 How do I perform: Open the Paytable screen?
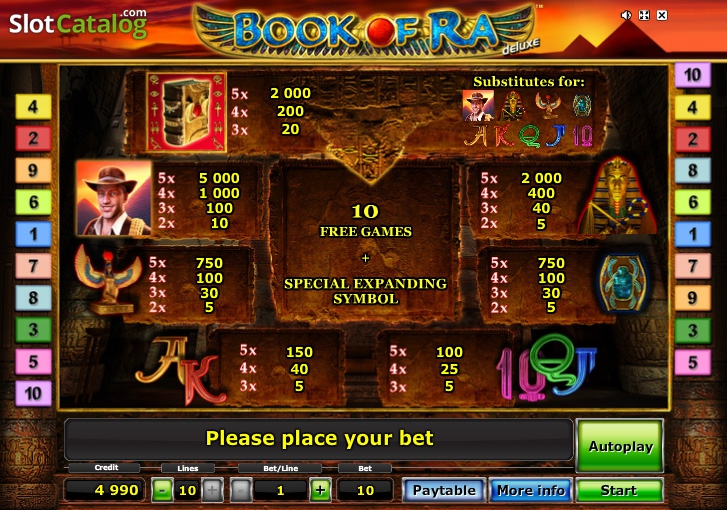tap(444, 490)
